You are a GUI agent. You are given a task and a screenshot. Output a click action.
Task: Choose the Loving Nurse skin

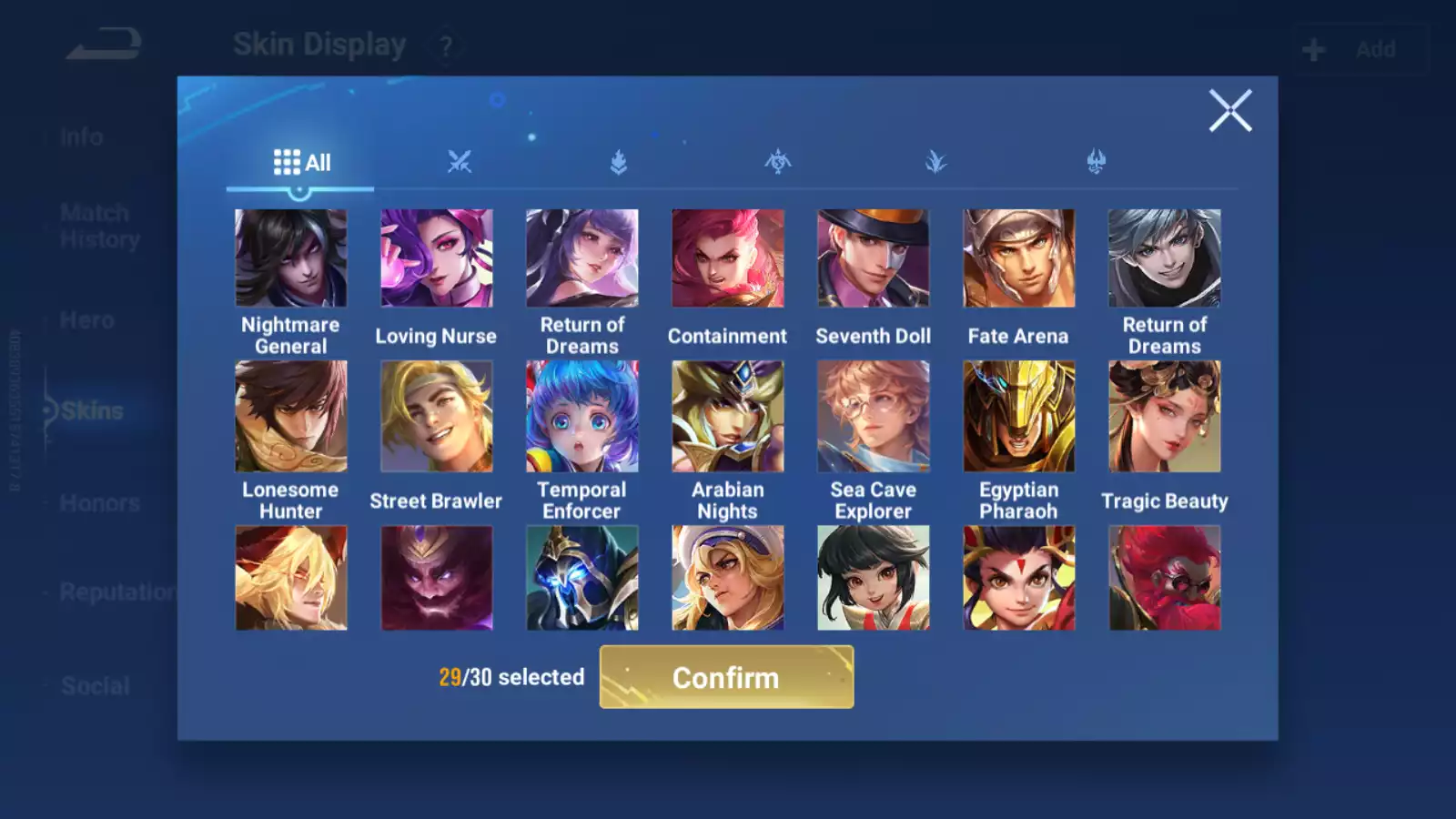pyautogui.click(x=436, y=259)
